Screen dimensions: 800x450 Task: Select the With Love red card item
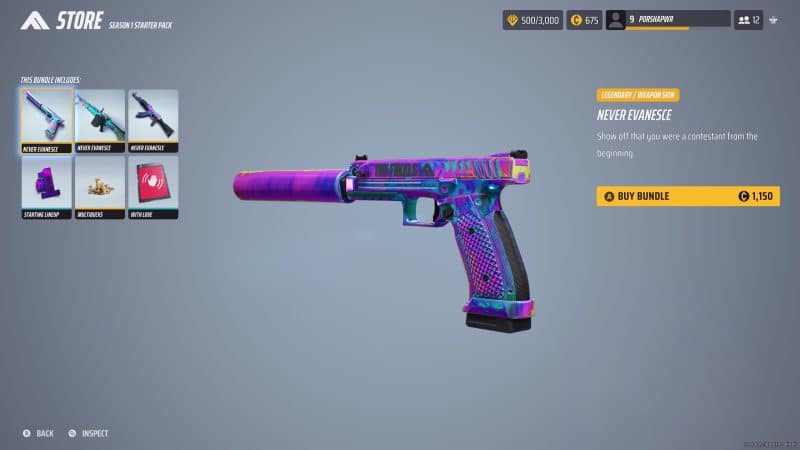point(153,186)
